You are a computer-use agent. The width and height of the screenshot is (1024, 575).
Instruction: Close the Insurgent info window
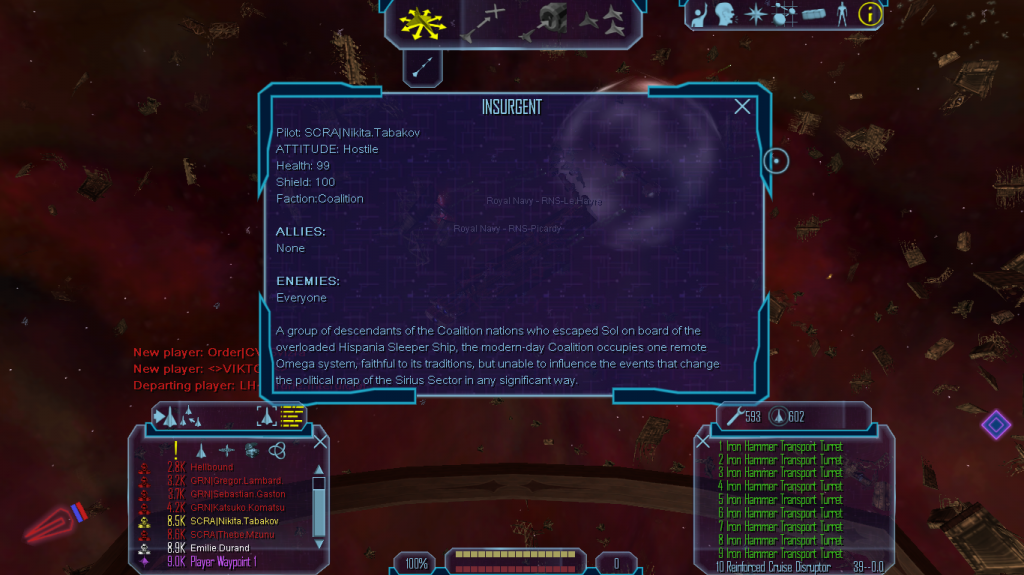point(742,107)
